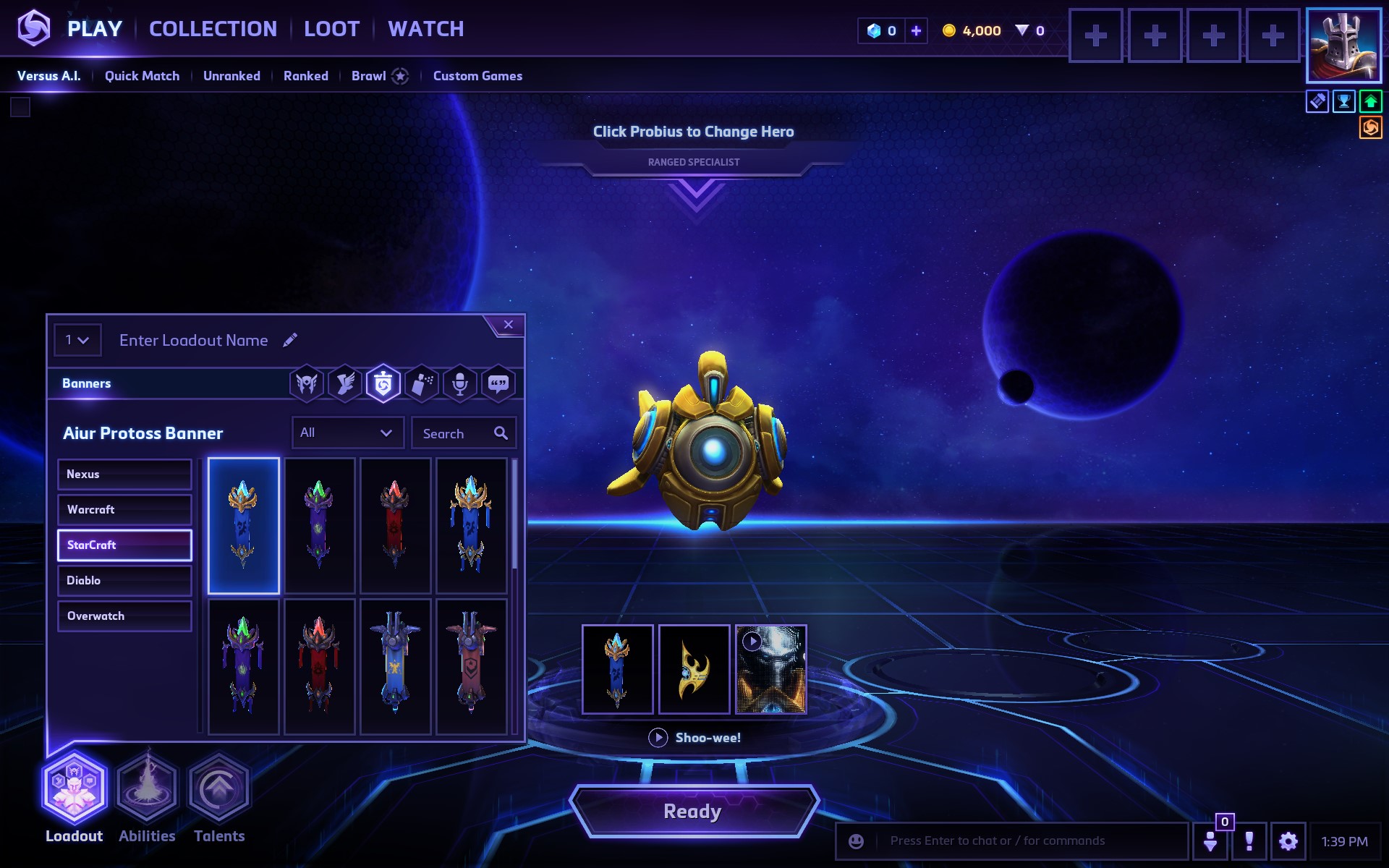Open the loadout number dropdown
Image resolution: width=1389 pixels, height=868 pixels.
pos(77,340)
